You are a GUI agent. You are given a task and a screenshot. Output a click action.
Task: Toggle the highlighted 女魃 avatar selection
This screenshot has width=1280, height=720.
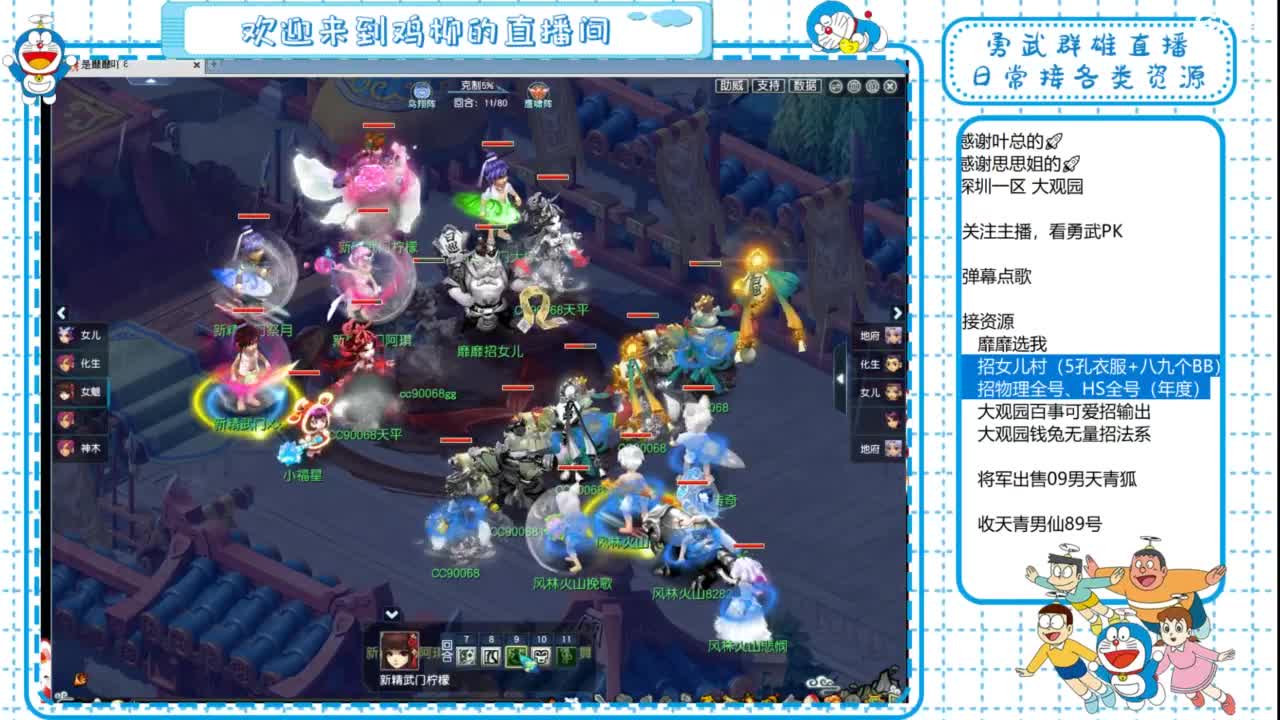[x=66, y=392]
